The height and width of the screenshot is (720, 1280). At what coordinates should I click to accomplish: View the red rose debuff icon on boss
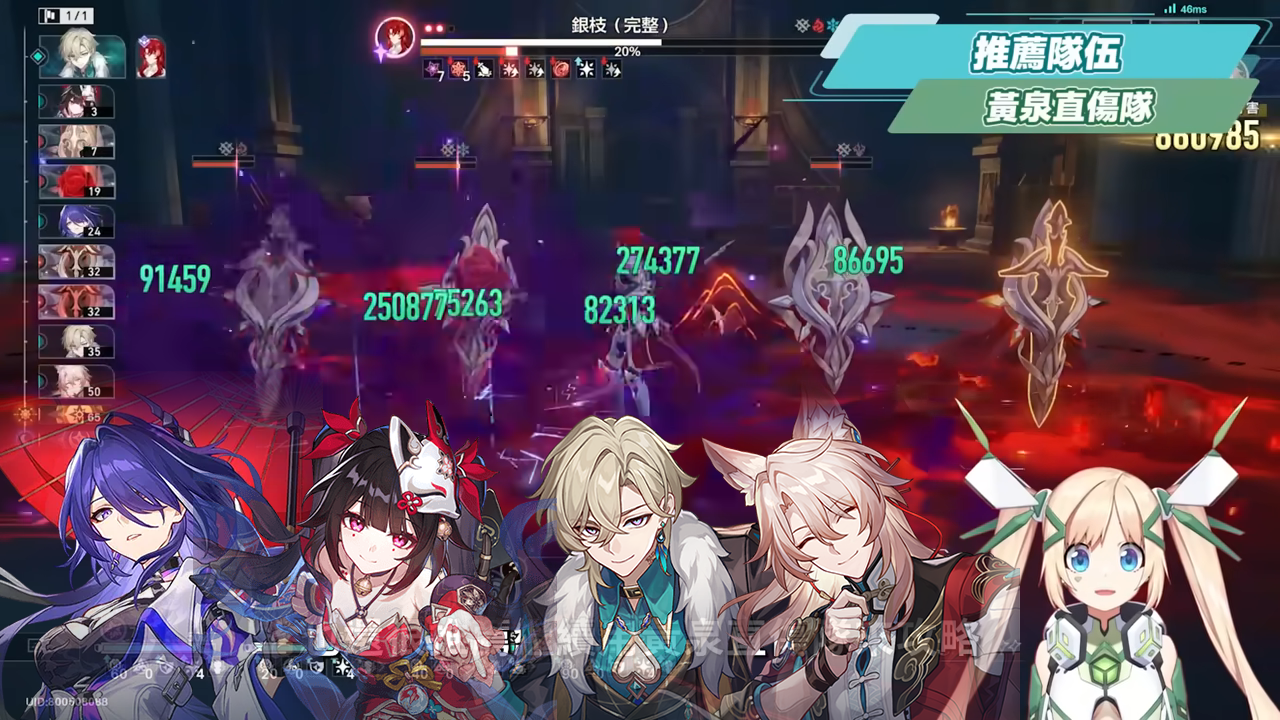(562, 69)
